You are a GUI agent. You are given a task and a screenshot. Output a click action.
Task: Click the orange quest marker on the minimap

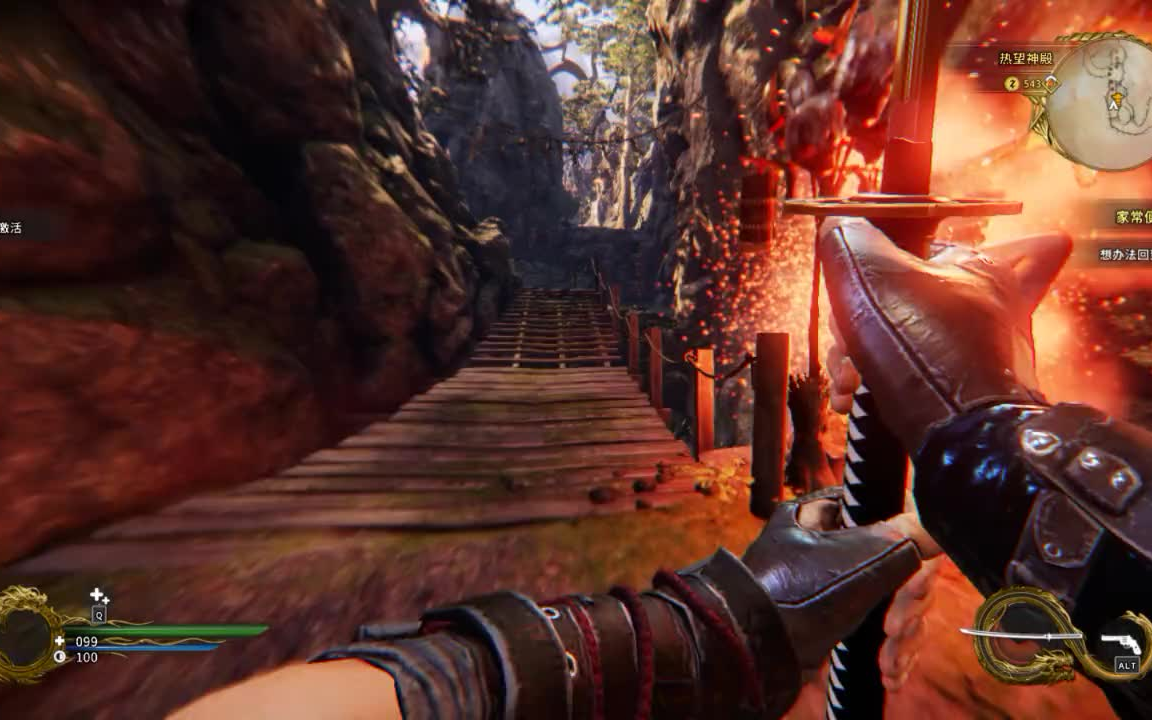point(1115,99)
